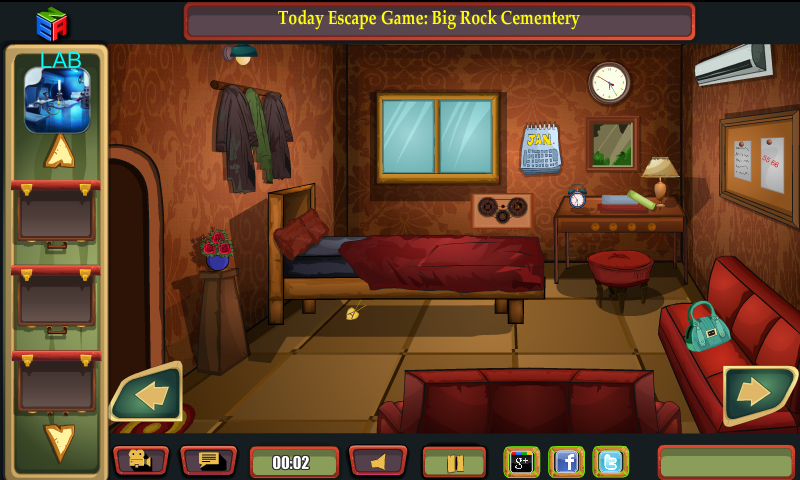Share on Facebook

pyautogui.click(x=566, y=462)
